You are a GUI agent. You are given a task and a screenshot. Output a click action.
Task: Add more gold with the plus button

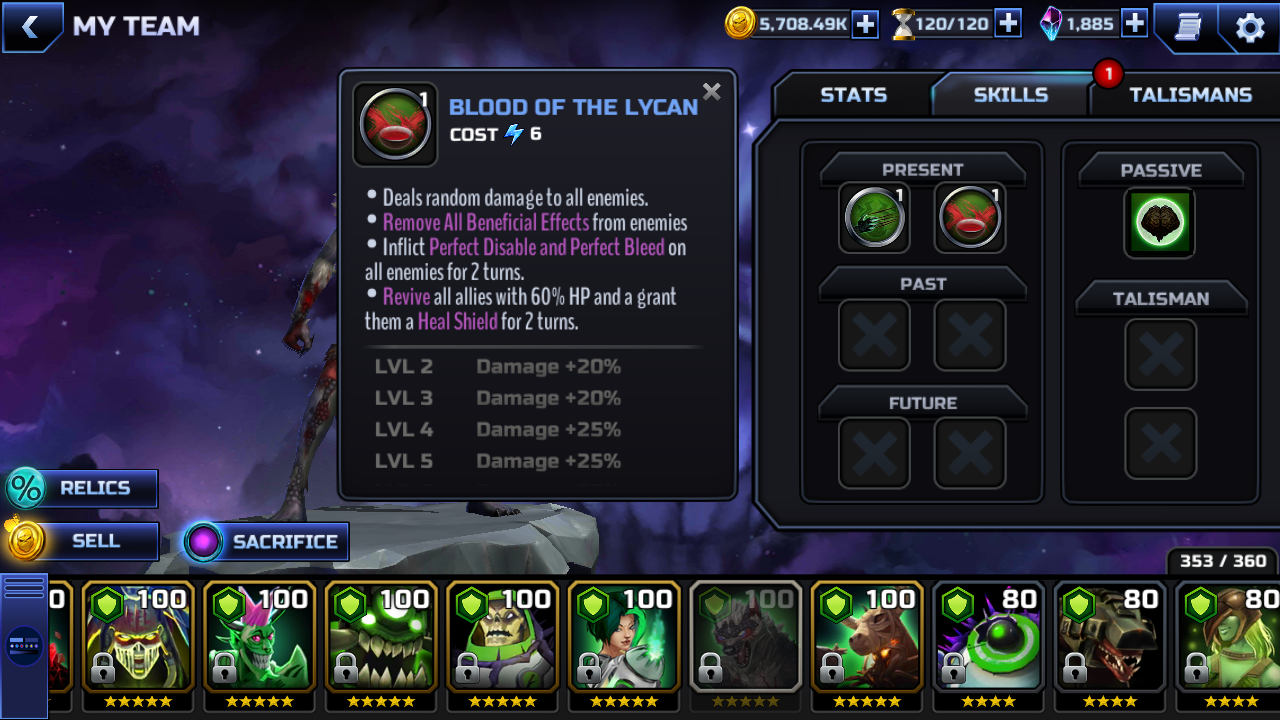[865, 24]
